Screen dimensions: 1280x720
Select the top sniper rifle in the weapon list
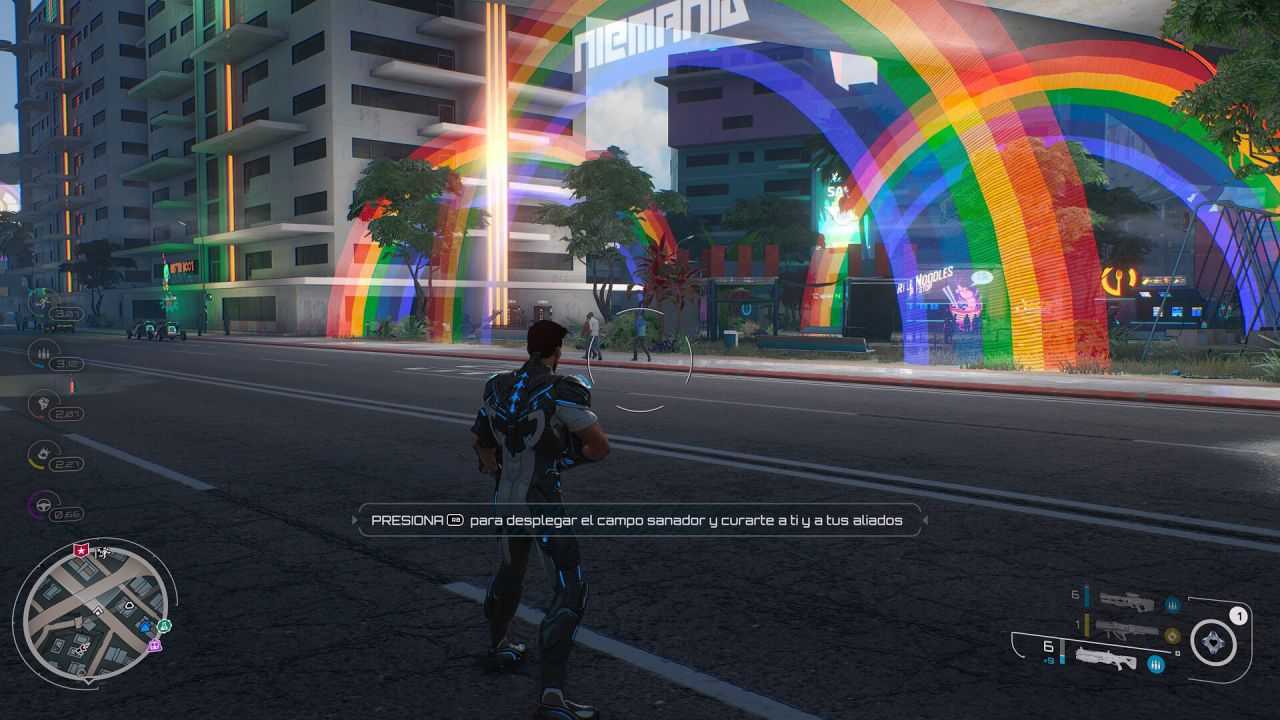pos(1125,600)
